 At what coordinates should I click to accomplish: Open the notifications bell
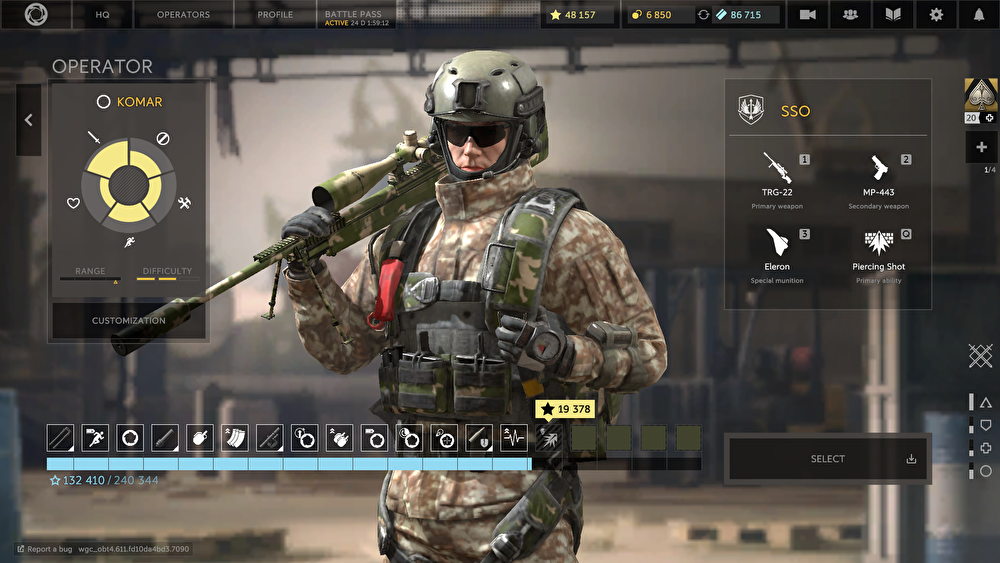pyautogui.click(x=978, y=15)
